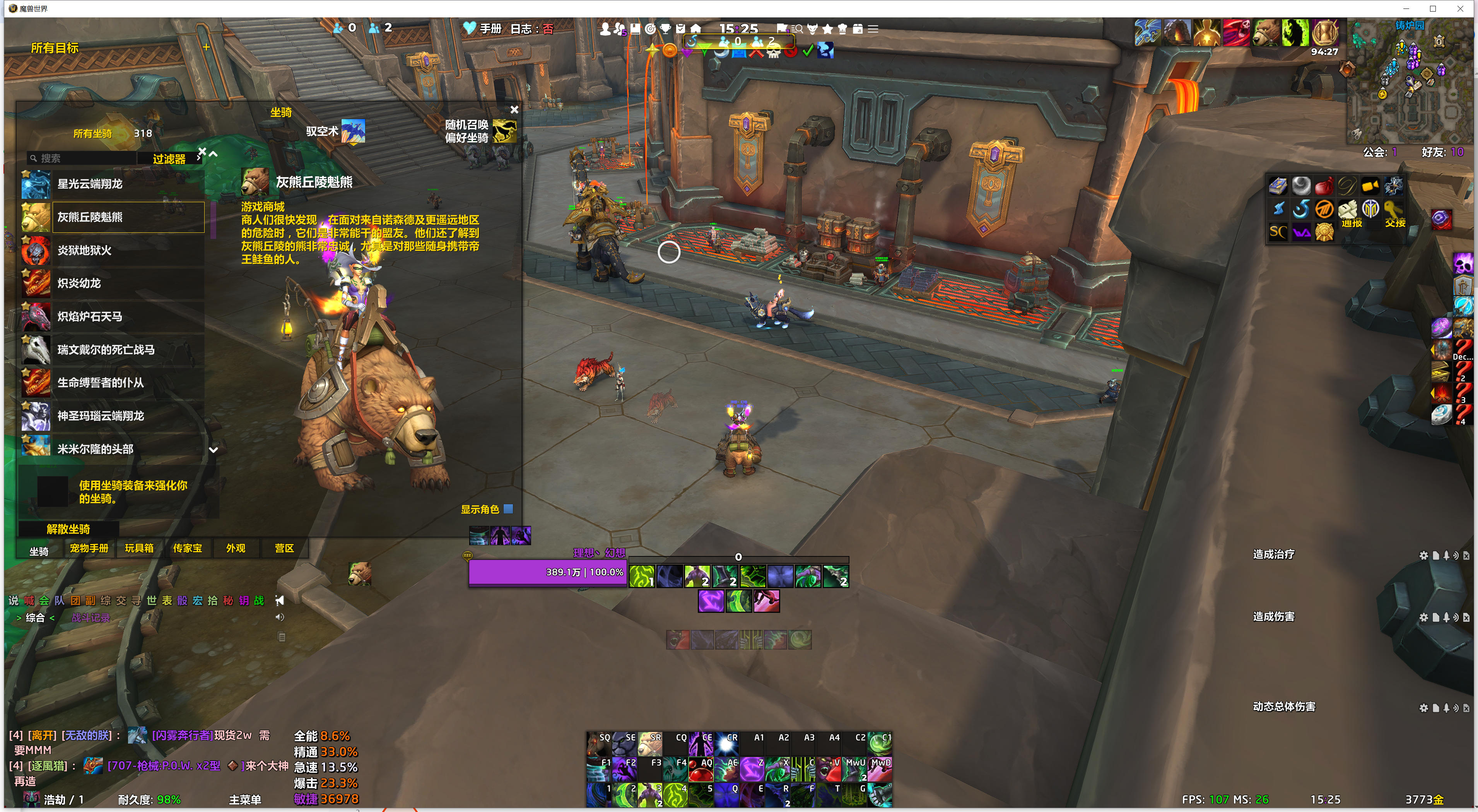Open the minimap
The width and height of the screenshot is (1478, 812).
click(x=1409, y=83)
